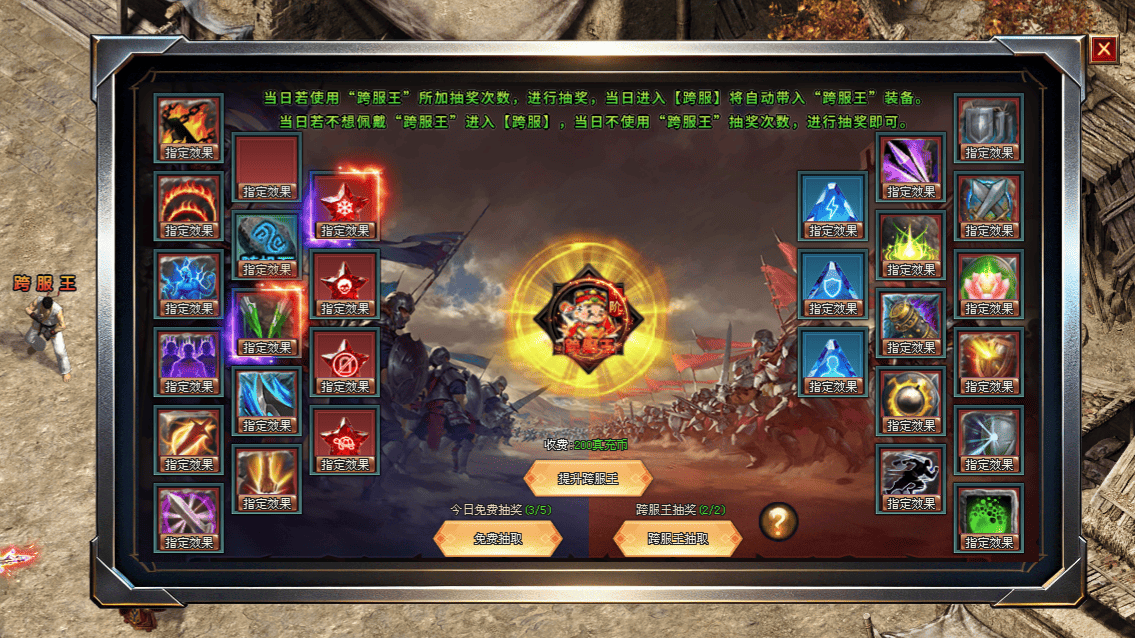This screenshot has width=1135, height=638.
Task: Select the blue triangle shield effect
Action: click(x=832, y=279)
